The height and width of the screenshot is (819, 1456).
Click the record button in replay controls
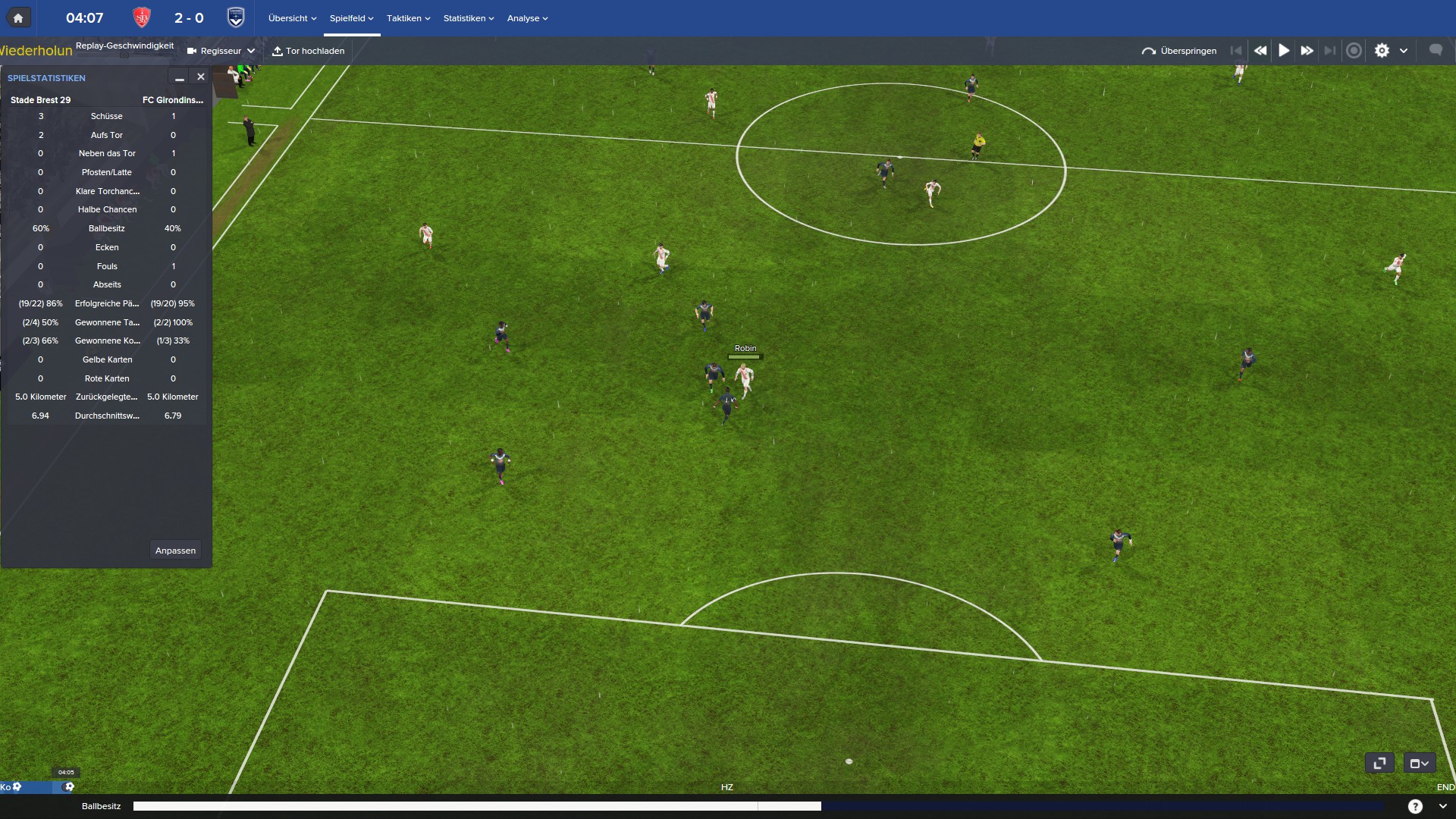click(x=1354, y=51)
